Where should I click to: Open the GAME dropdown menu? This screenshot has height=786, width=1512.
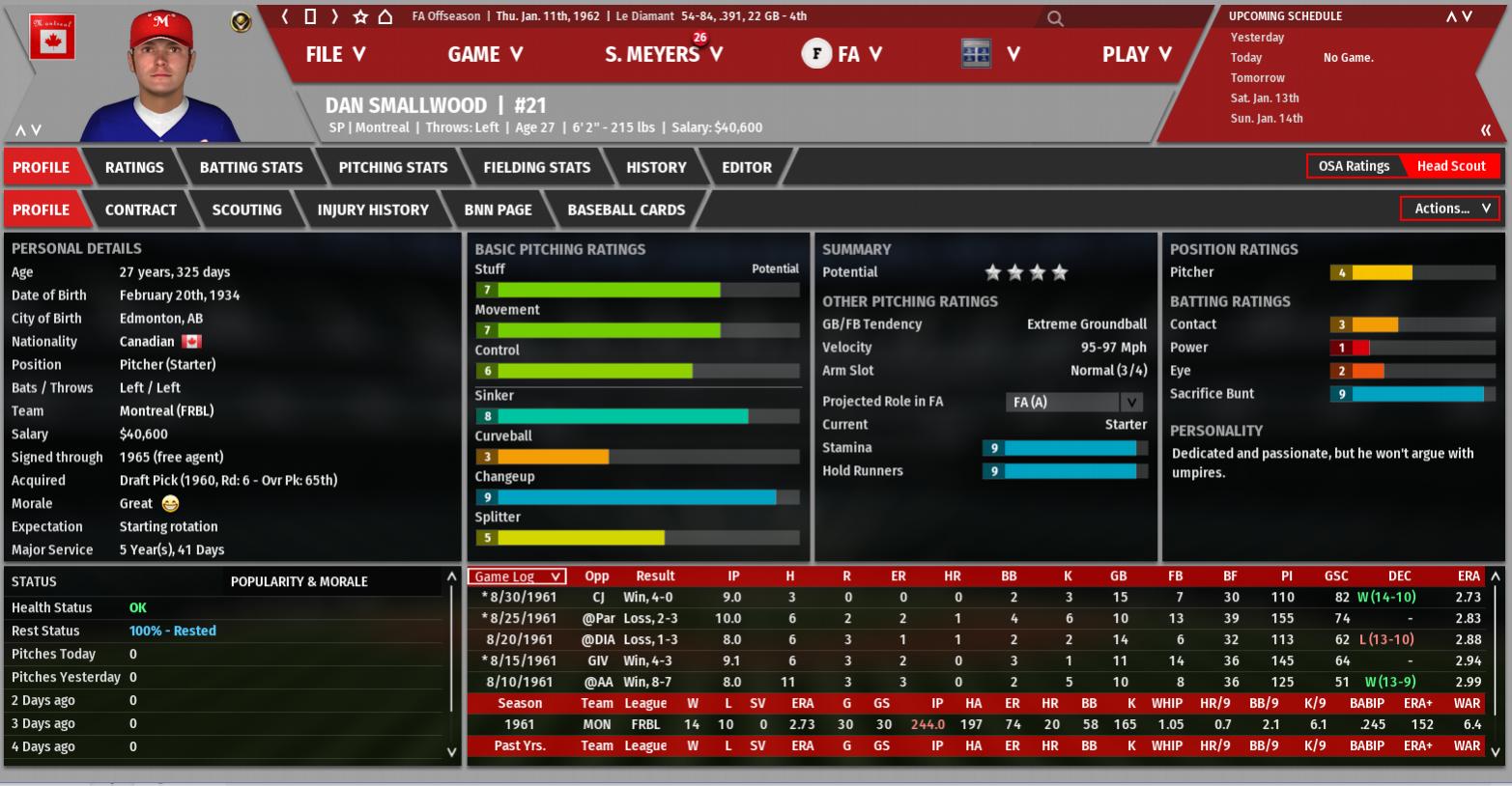click(x=484, y=54)
